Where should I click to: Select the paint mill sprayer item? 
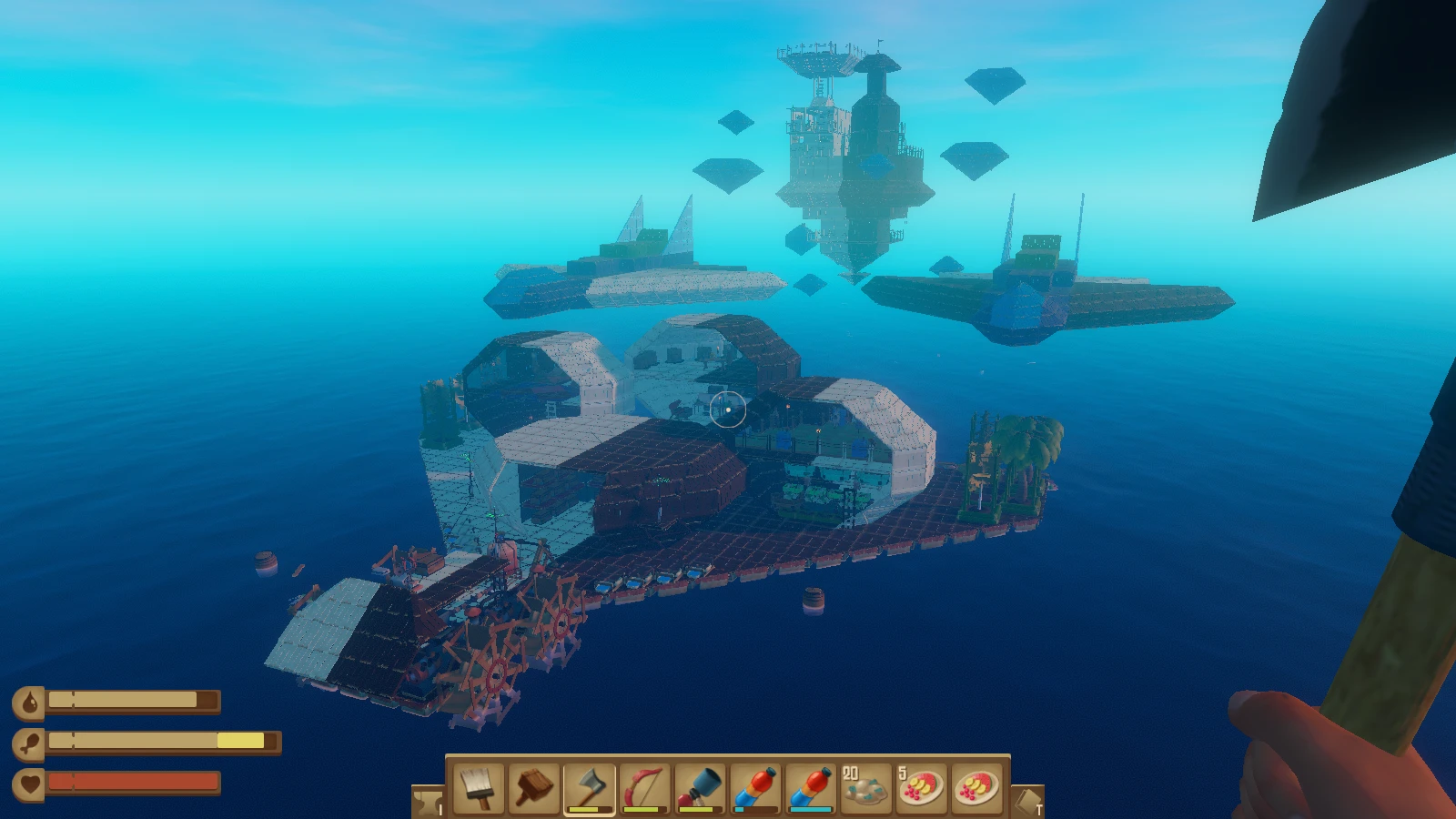(x=701, y=790)
